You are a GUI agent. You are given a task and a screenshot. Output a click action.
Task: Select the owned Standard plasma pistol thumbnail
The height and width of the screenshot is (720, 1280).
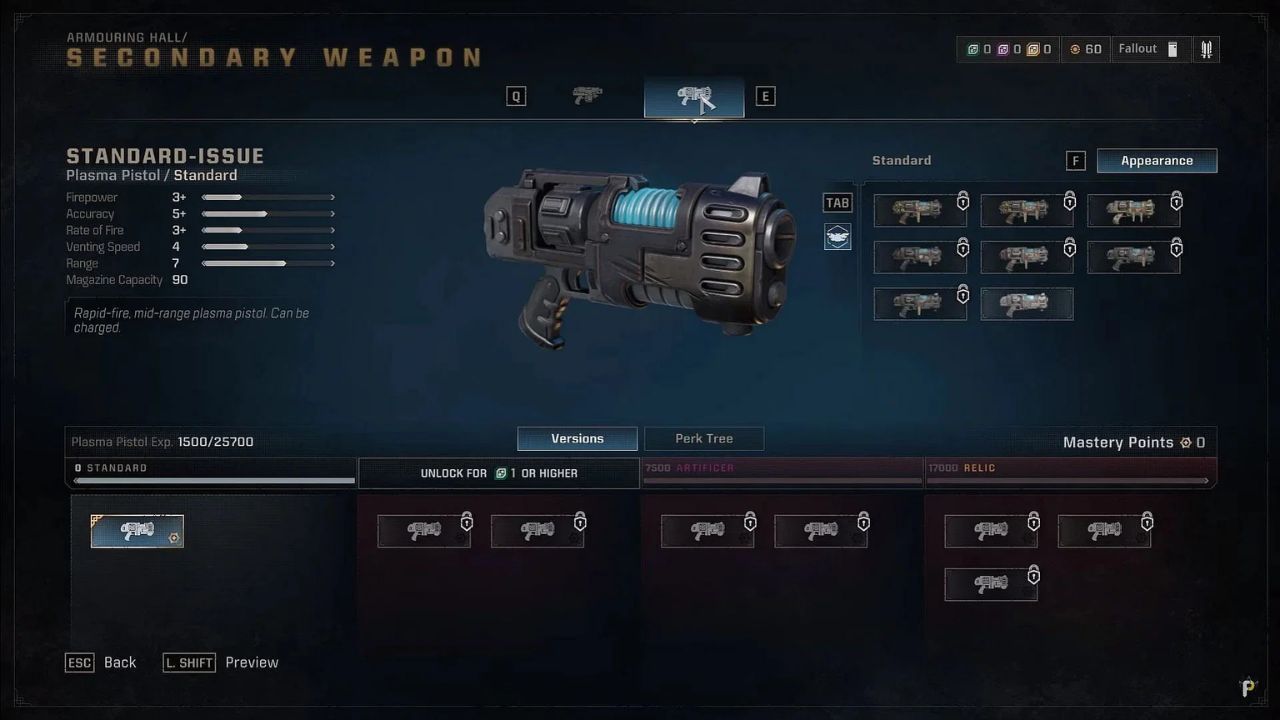point(137,531)
